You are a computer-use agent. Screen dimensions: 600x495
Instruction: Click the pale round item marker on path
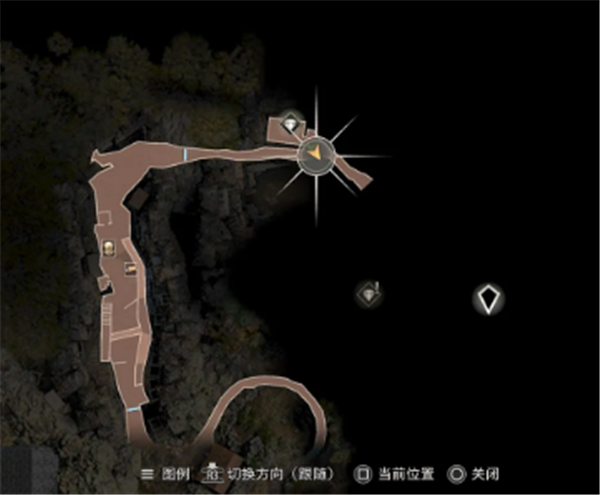[110, 248]
